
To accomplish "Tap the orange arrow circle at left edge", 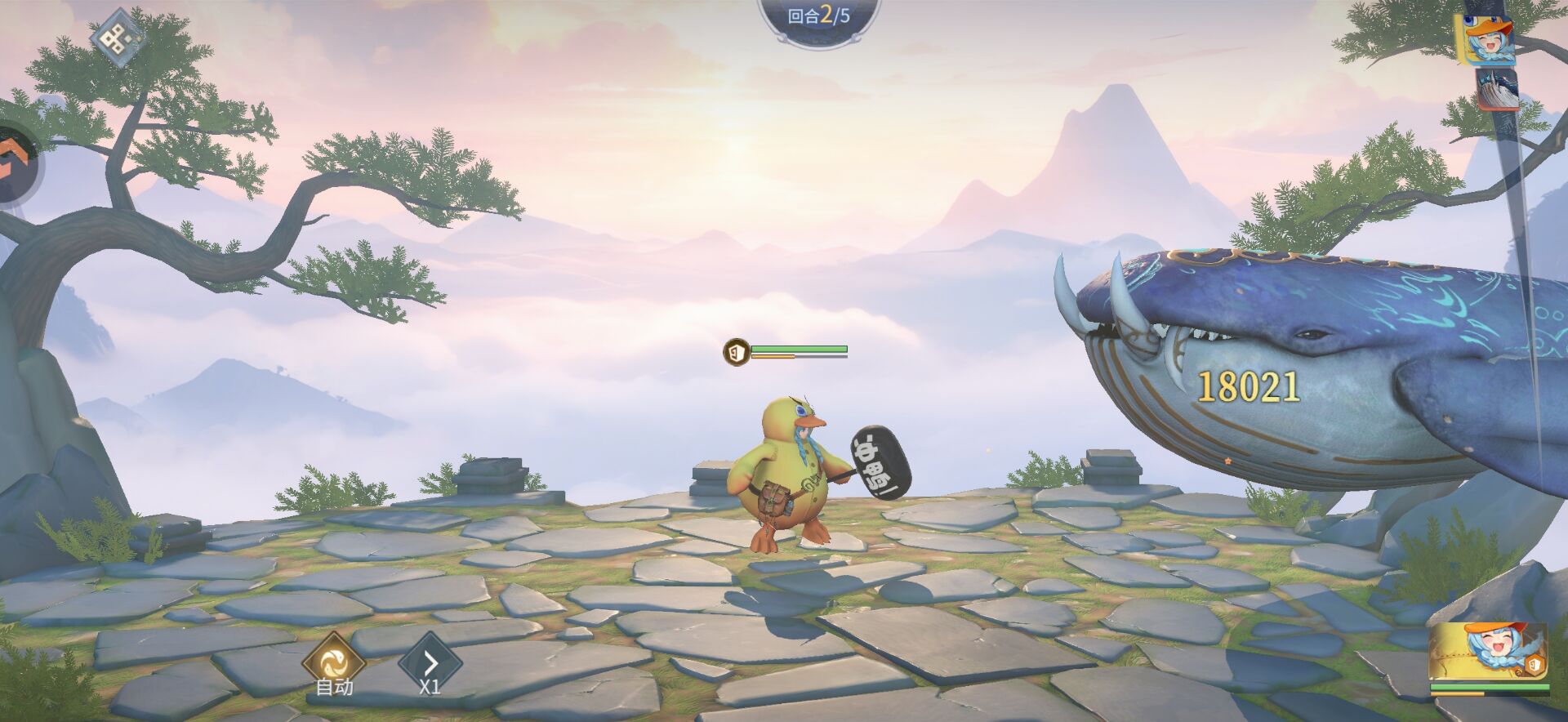I will pyautogui.click(x=15, y=162).
